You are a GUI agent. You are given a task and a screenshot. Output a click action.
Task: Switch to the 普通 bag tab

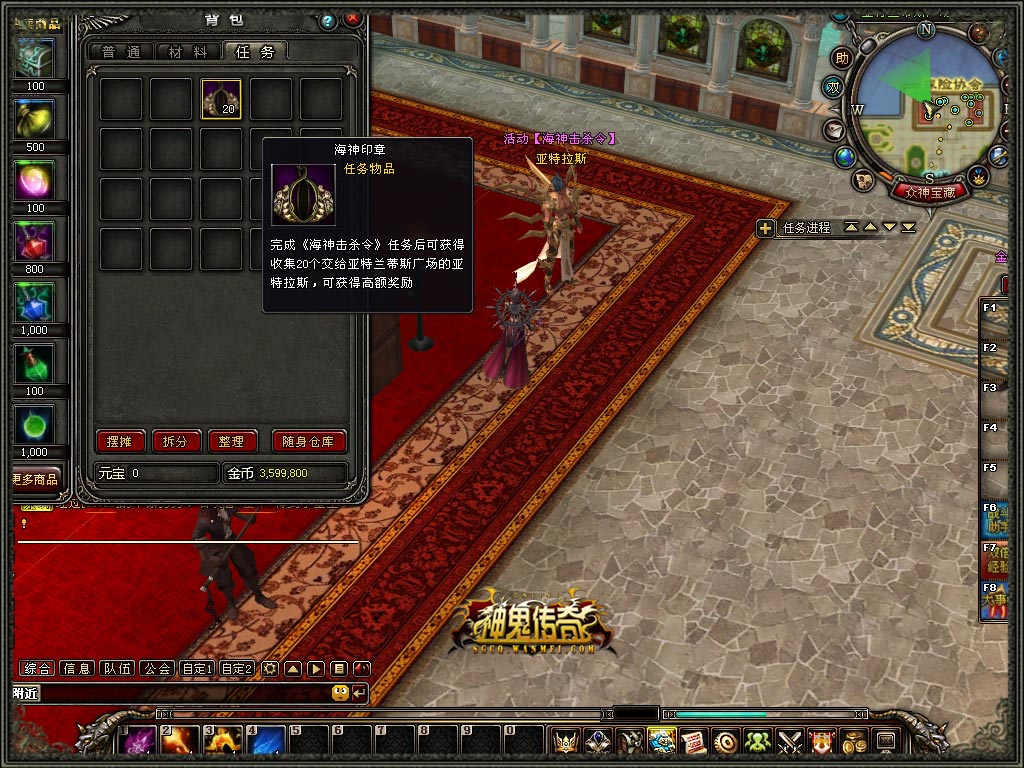point(121,52)
